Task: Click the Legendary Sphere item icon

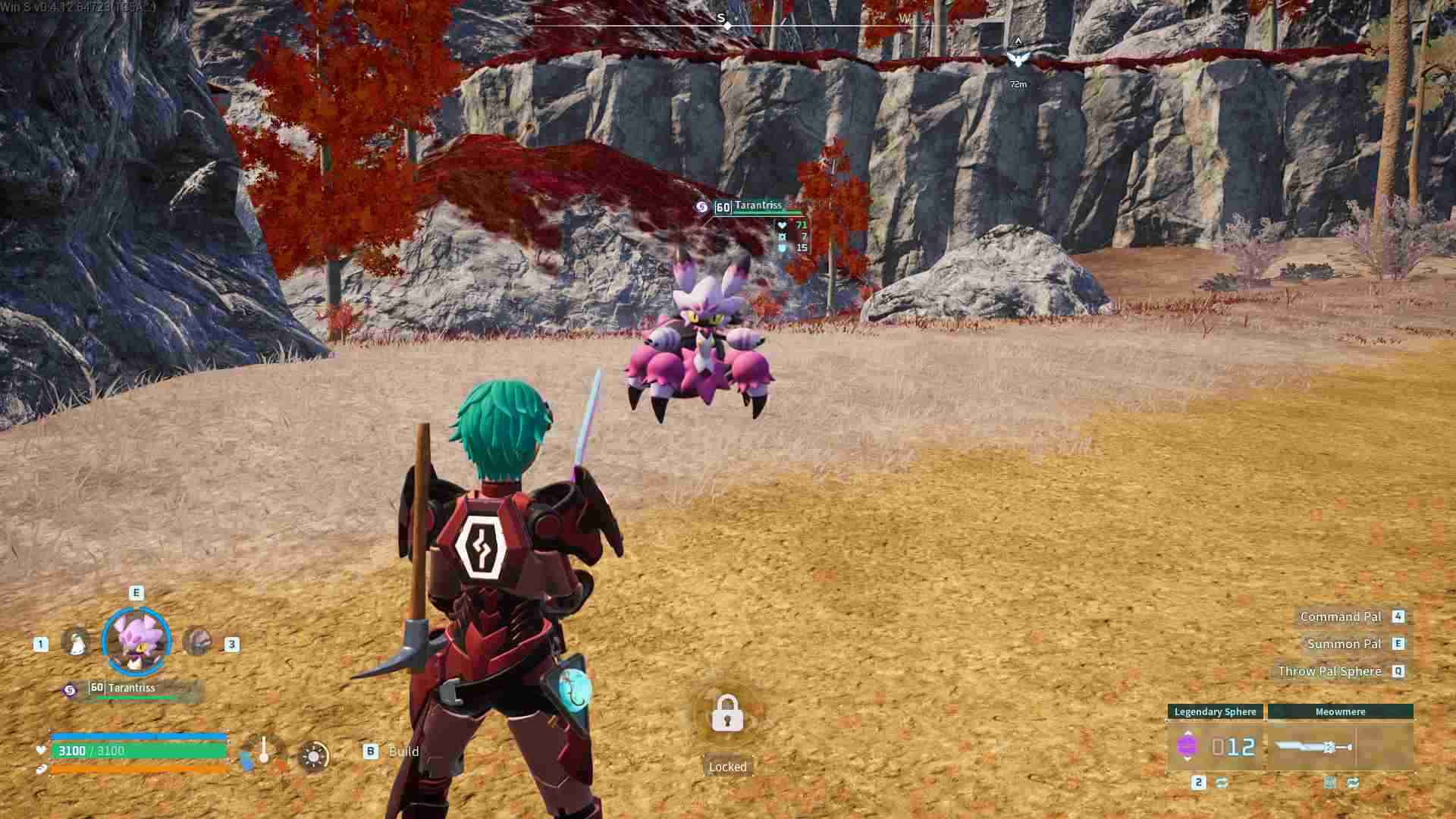Action: point(1188,748)
